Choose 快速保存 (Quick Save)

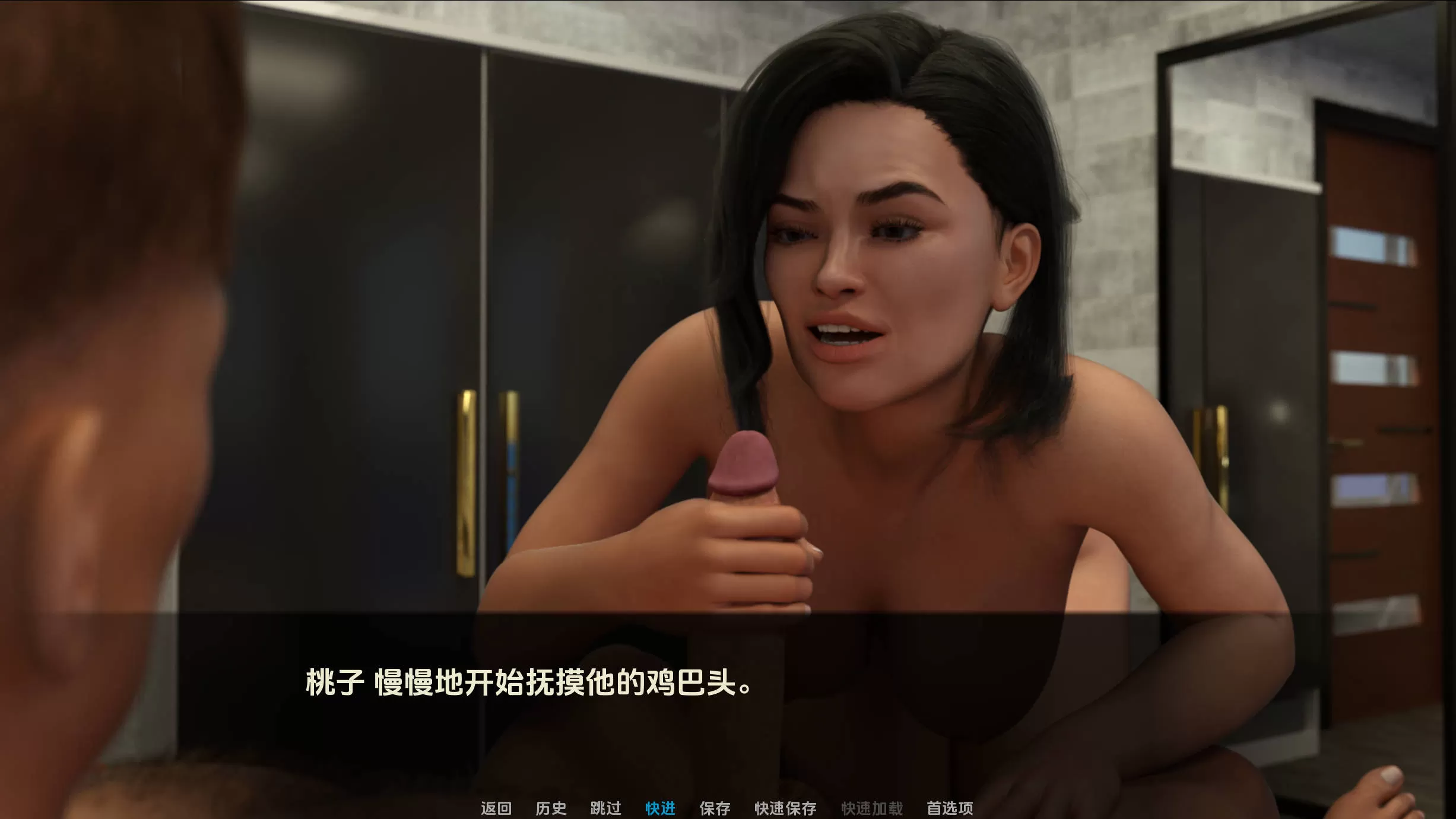point(785,808)
